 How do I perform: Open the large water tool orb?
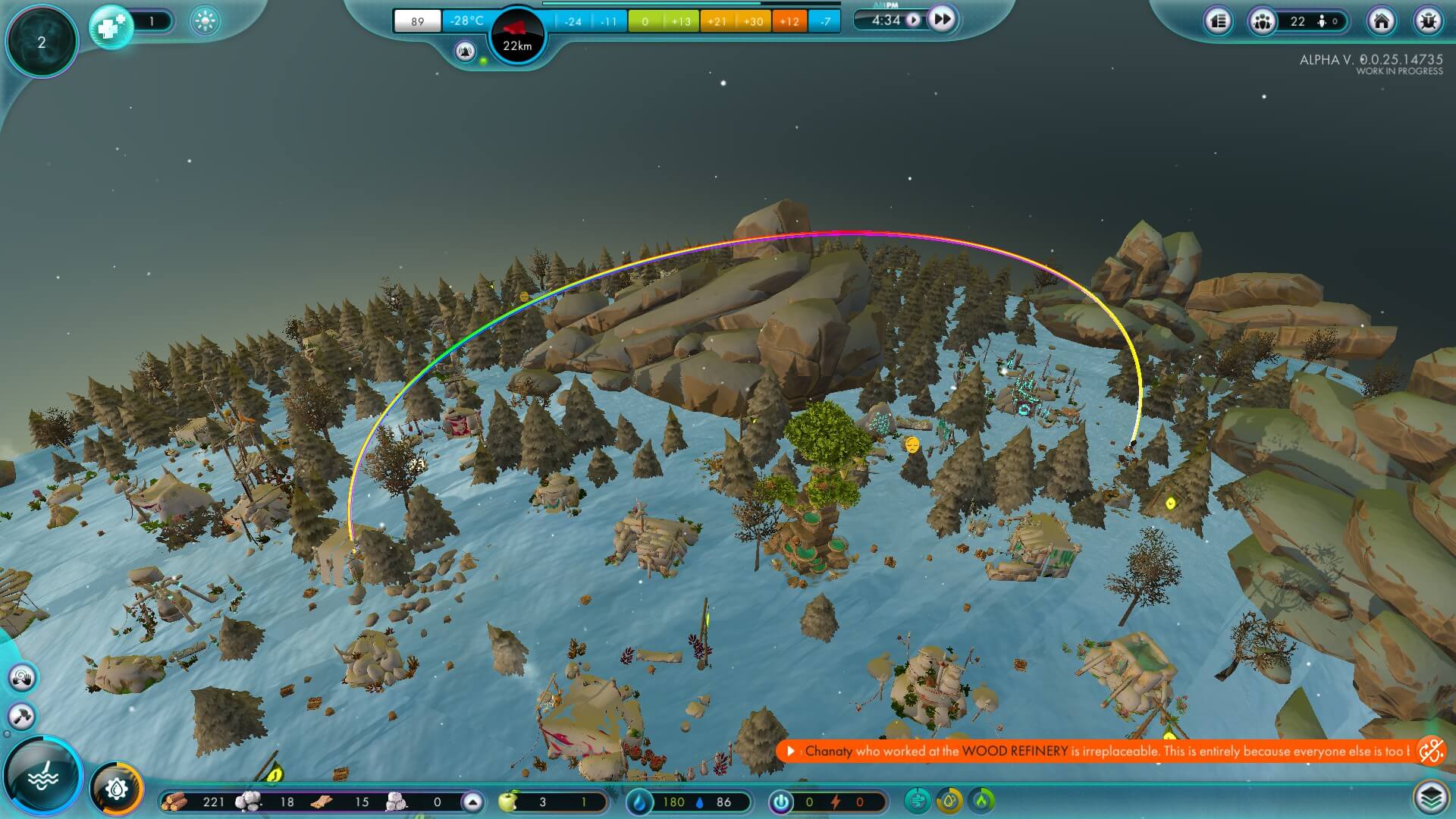[x=43, y=776]
